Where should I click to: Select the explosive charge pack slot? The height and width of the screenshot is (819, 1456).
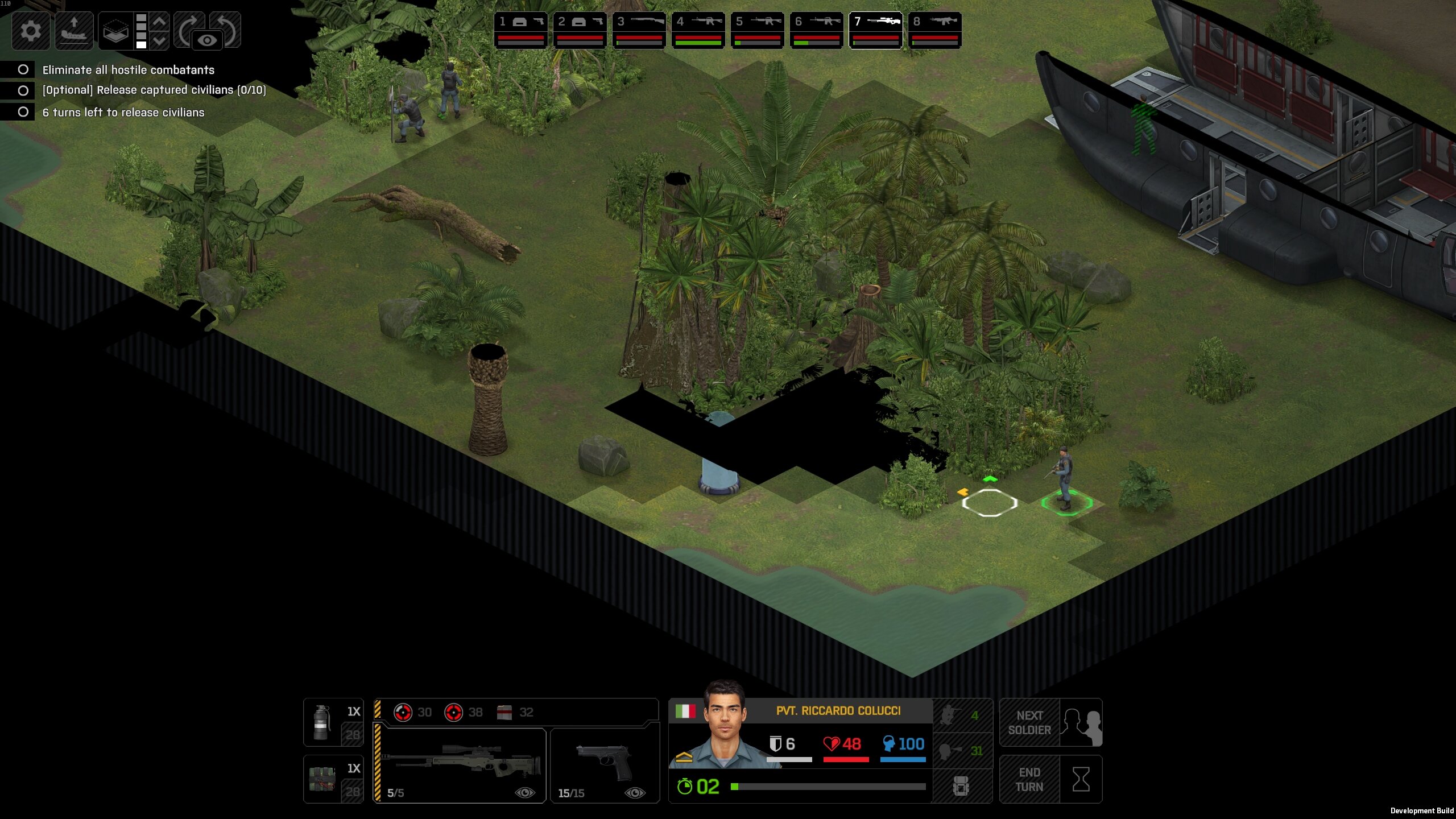[333, 779]
